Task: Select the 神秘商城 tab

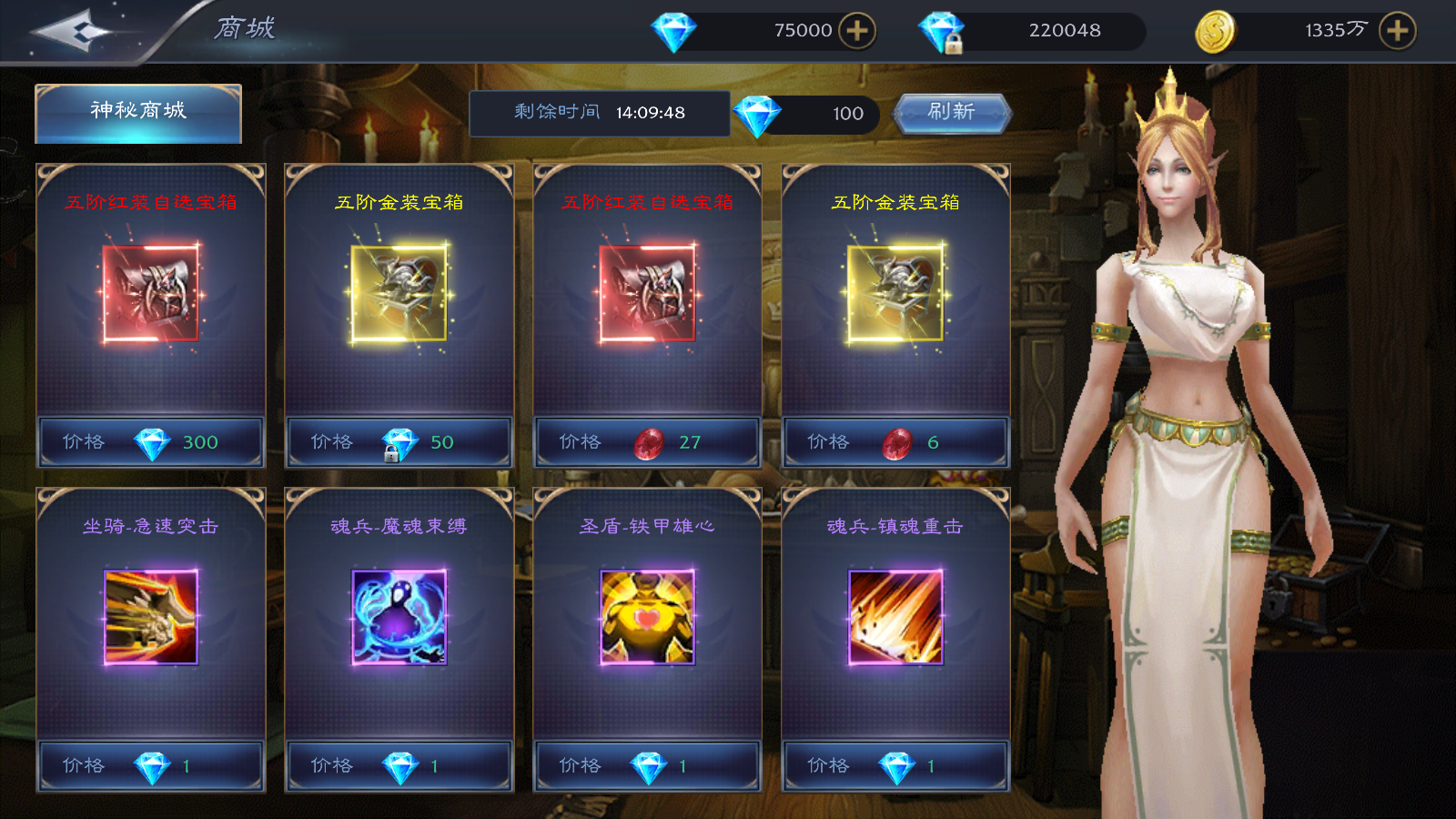Action: coord(138,113)
